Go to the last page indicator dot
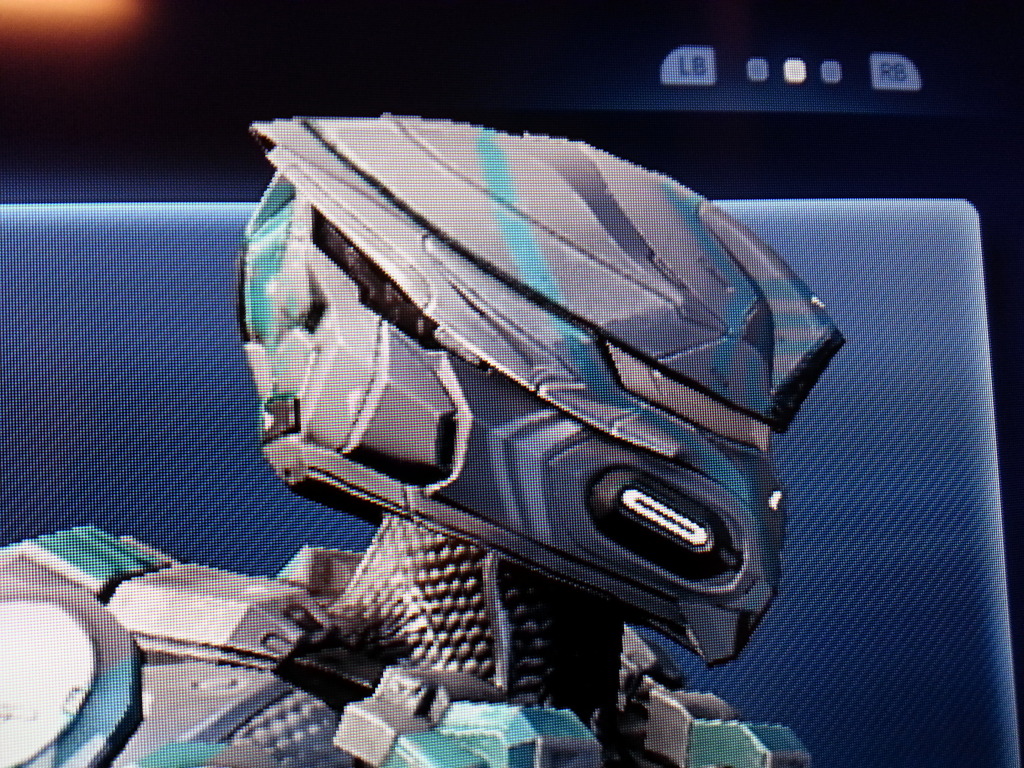1024x768 pixels. click(830, 71)
